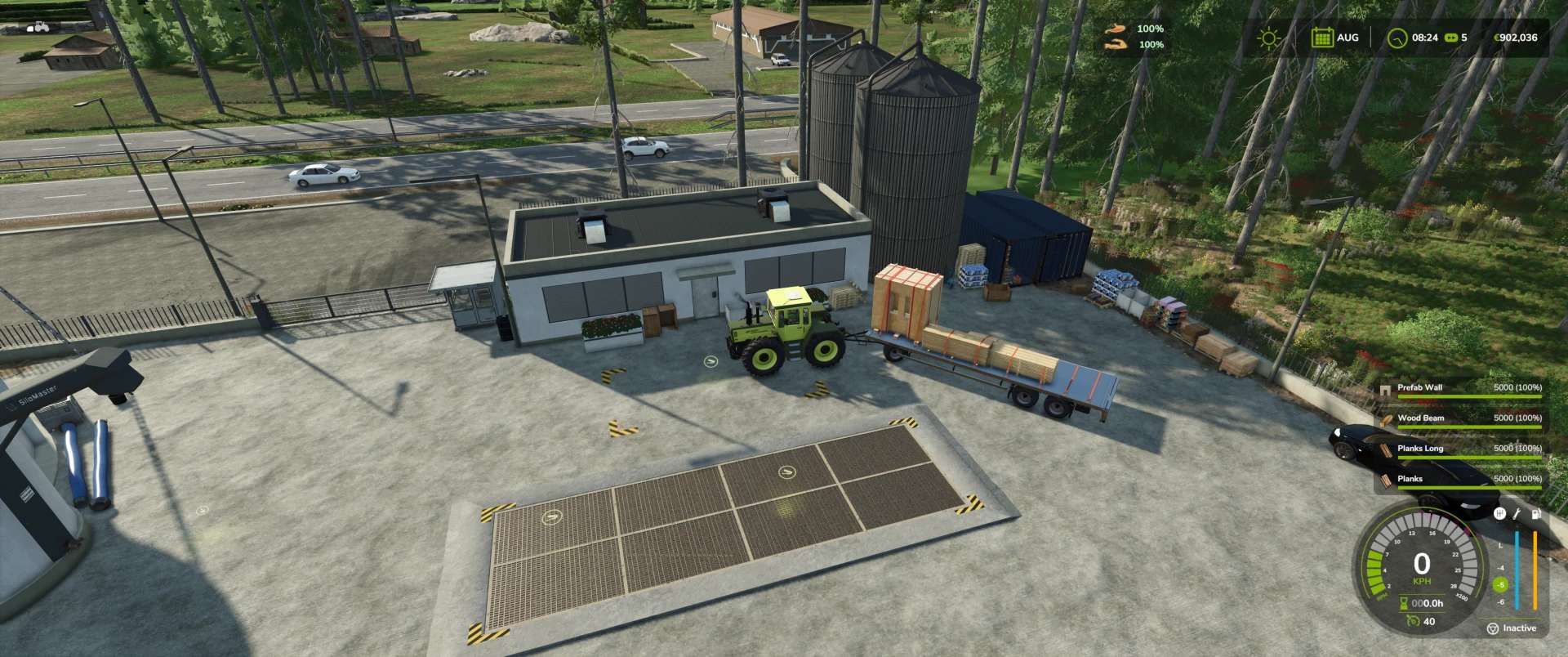Click the clock icon beside 08:24

1398,38
